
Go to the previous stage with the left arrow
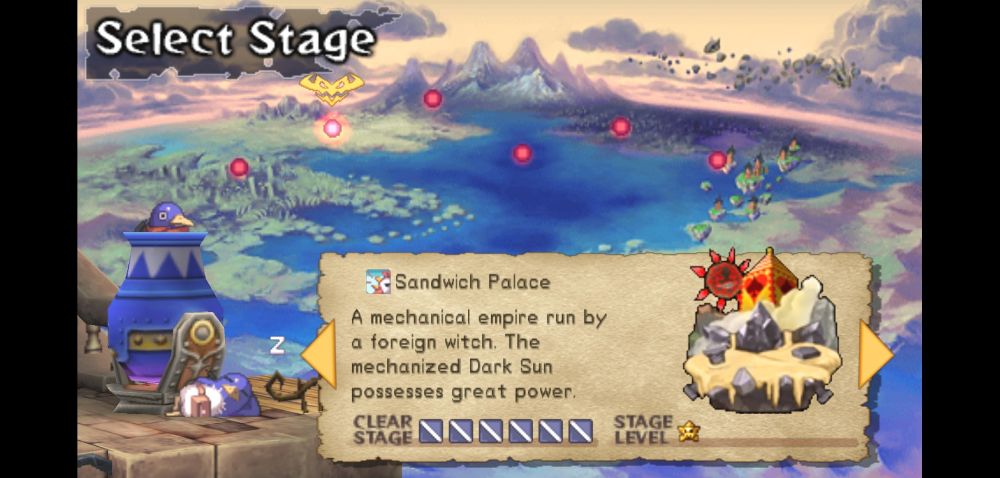pos(318,354)
